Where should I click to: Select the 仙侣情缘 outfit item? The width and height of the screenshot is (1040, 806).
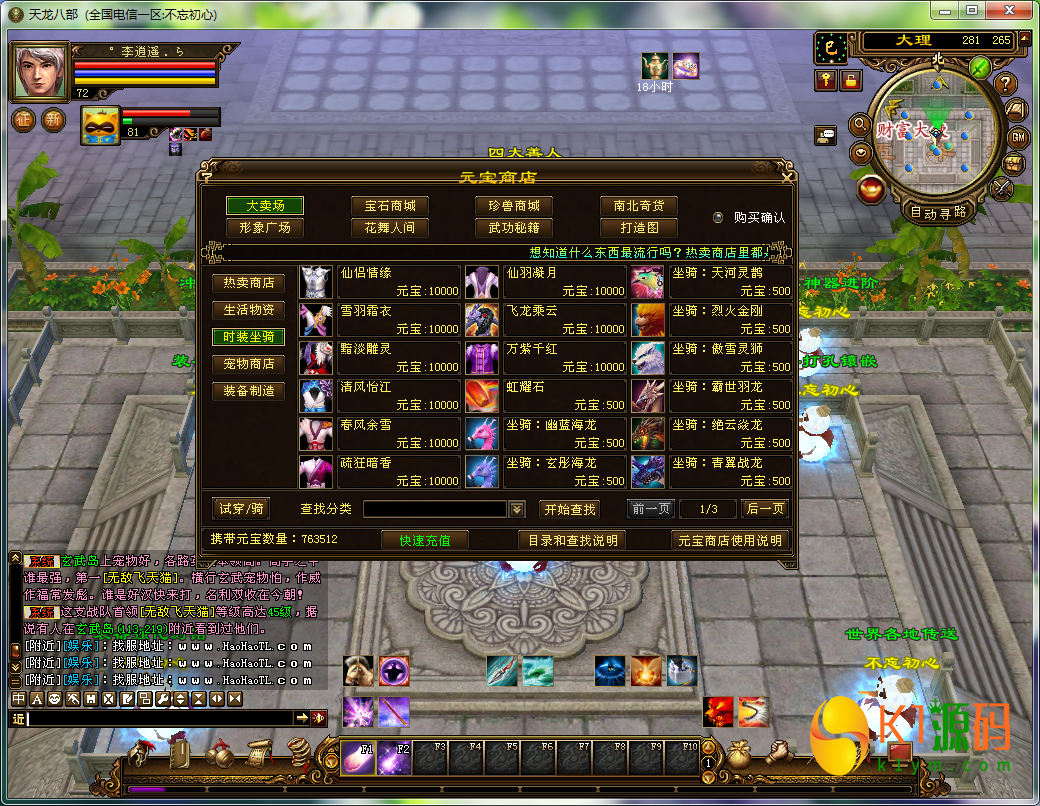(380, 281)
